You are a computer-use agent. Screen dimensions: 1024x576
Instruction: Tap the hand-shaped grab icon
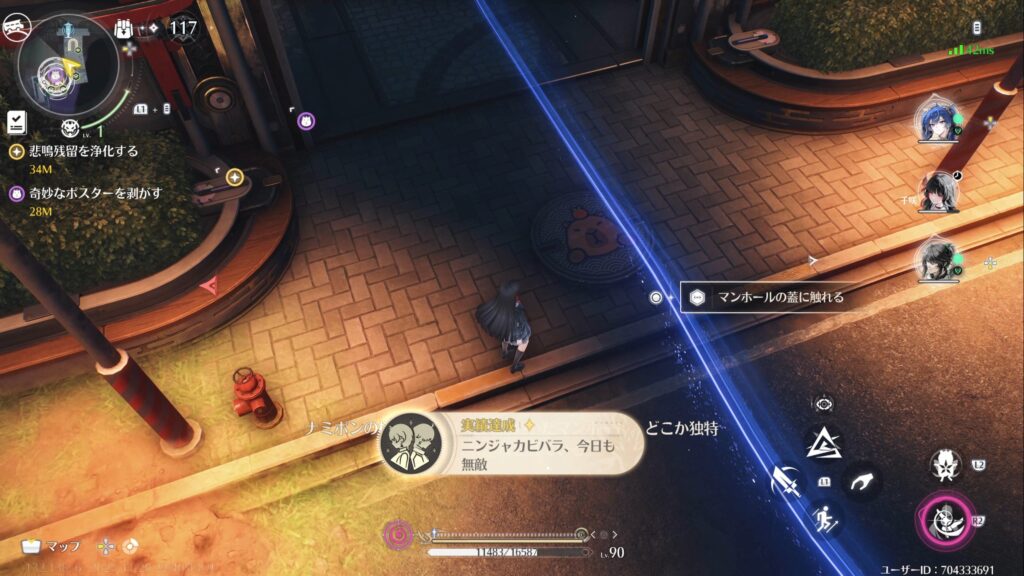point(859,482)
